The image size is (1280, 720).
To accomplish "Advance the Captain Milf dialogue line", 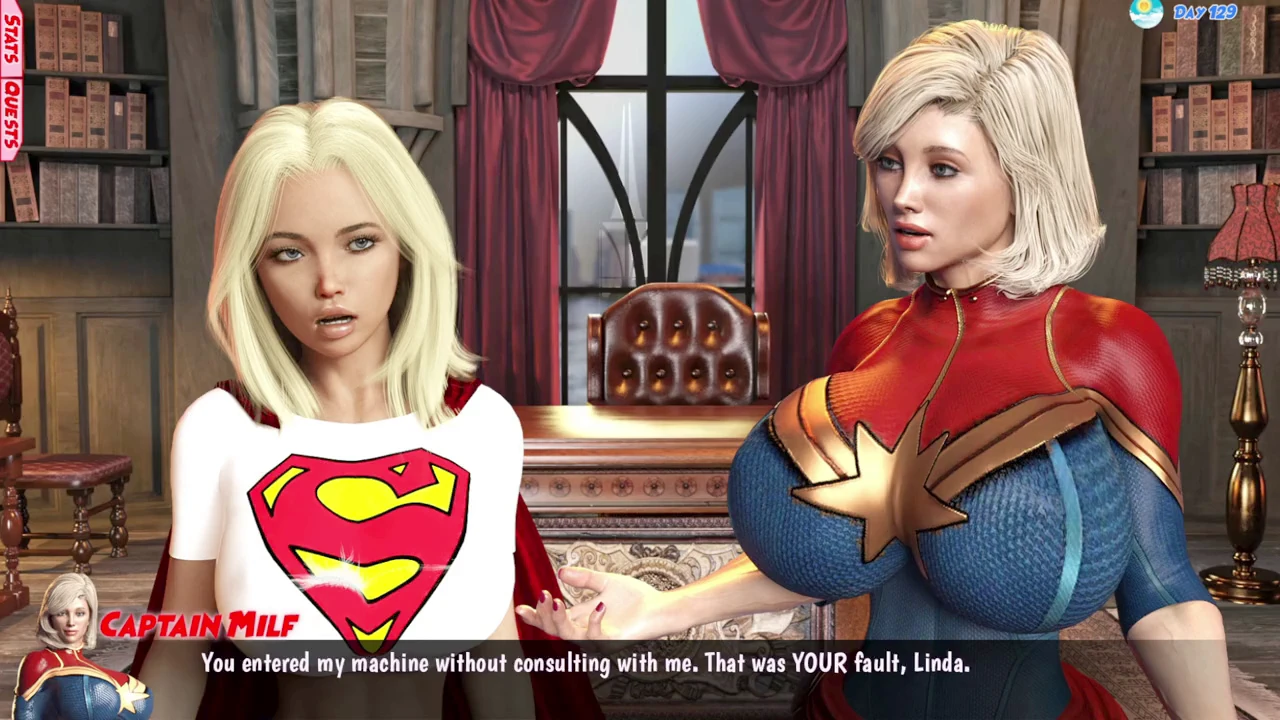I will click(x=585, y=663).
